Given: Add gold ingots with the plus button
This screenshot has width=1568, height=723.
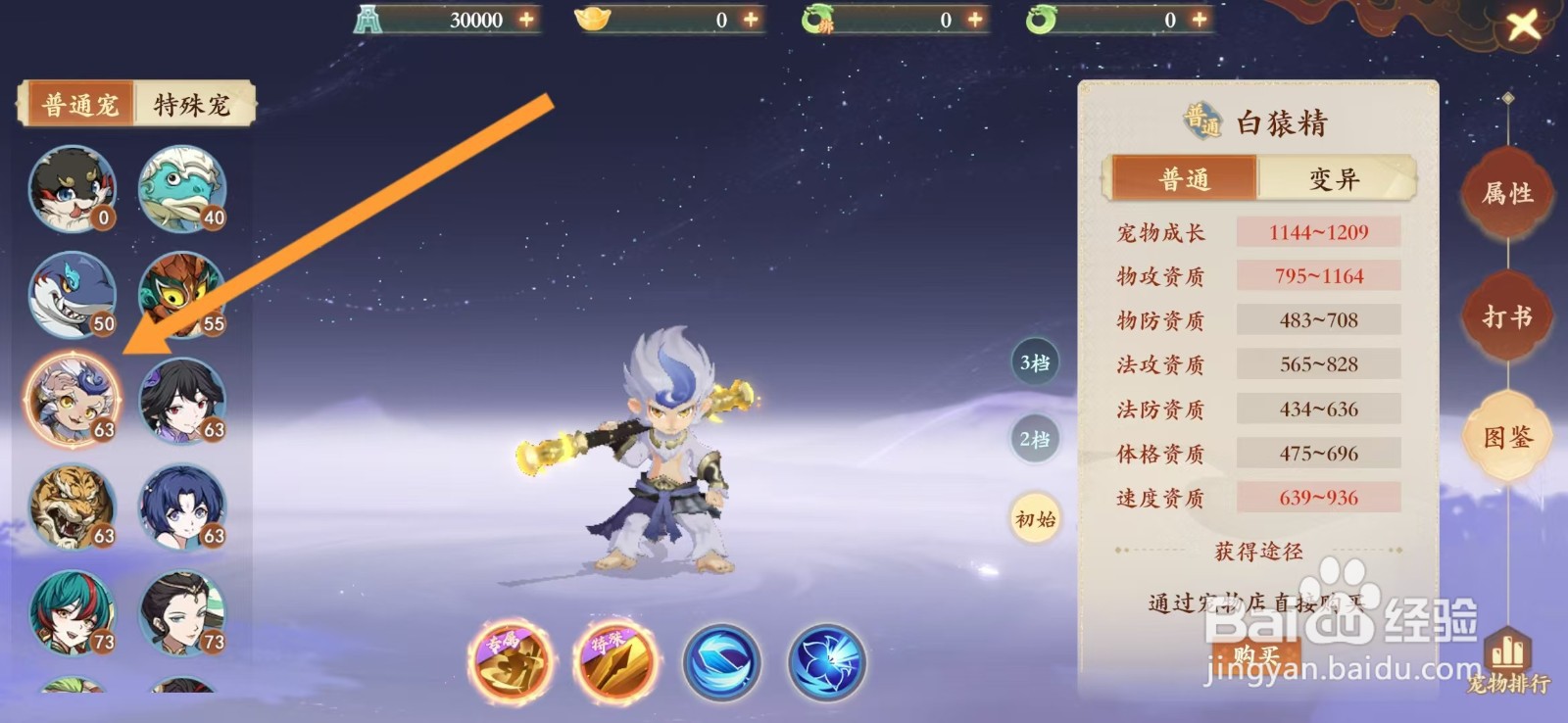Looking at the screenshot, I should click(x=749, y=17).
